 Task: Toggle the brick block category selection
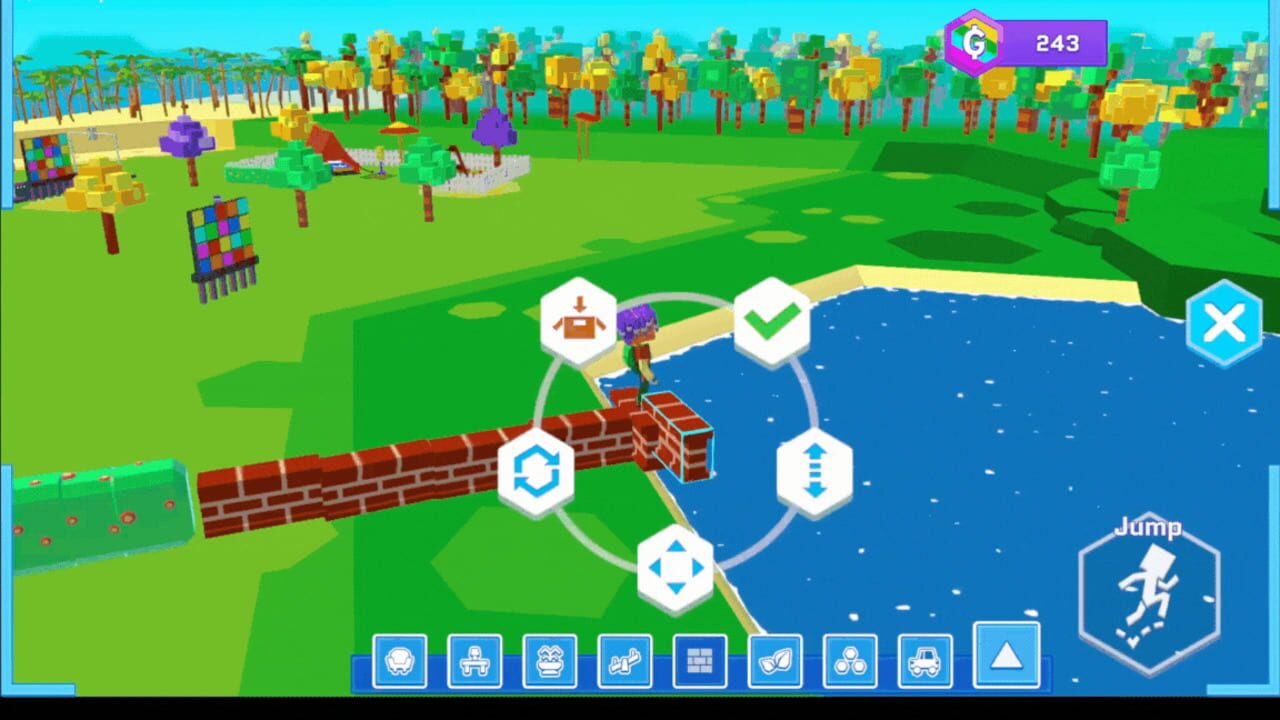point(701,660)
